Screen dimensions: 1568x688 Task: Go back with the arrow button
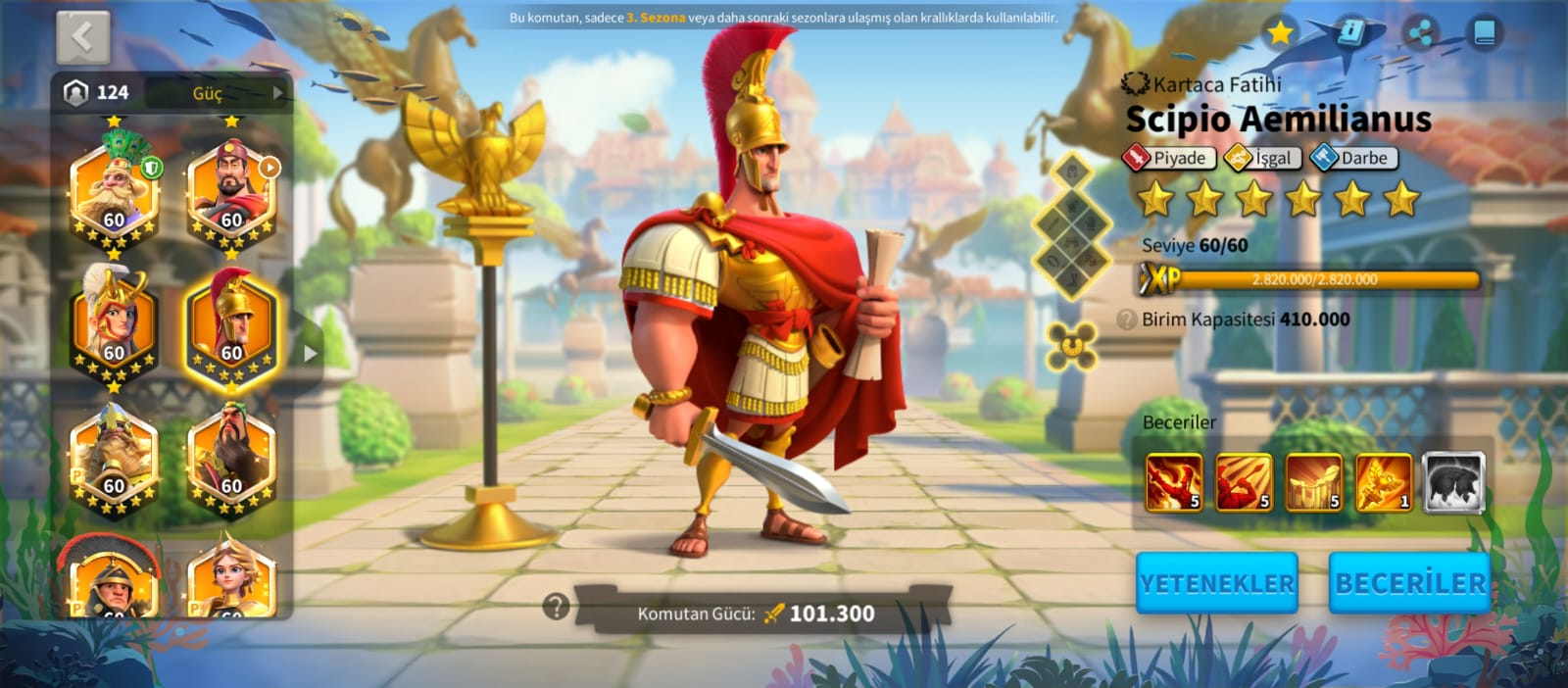(x=83, y=37)
